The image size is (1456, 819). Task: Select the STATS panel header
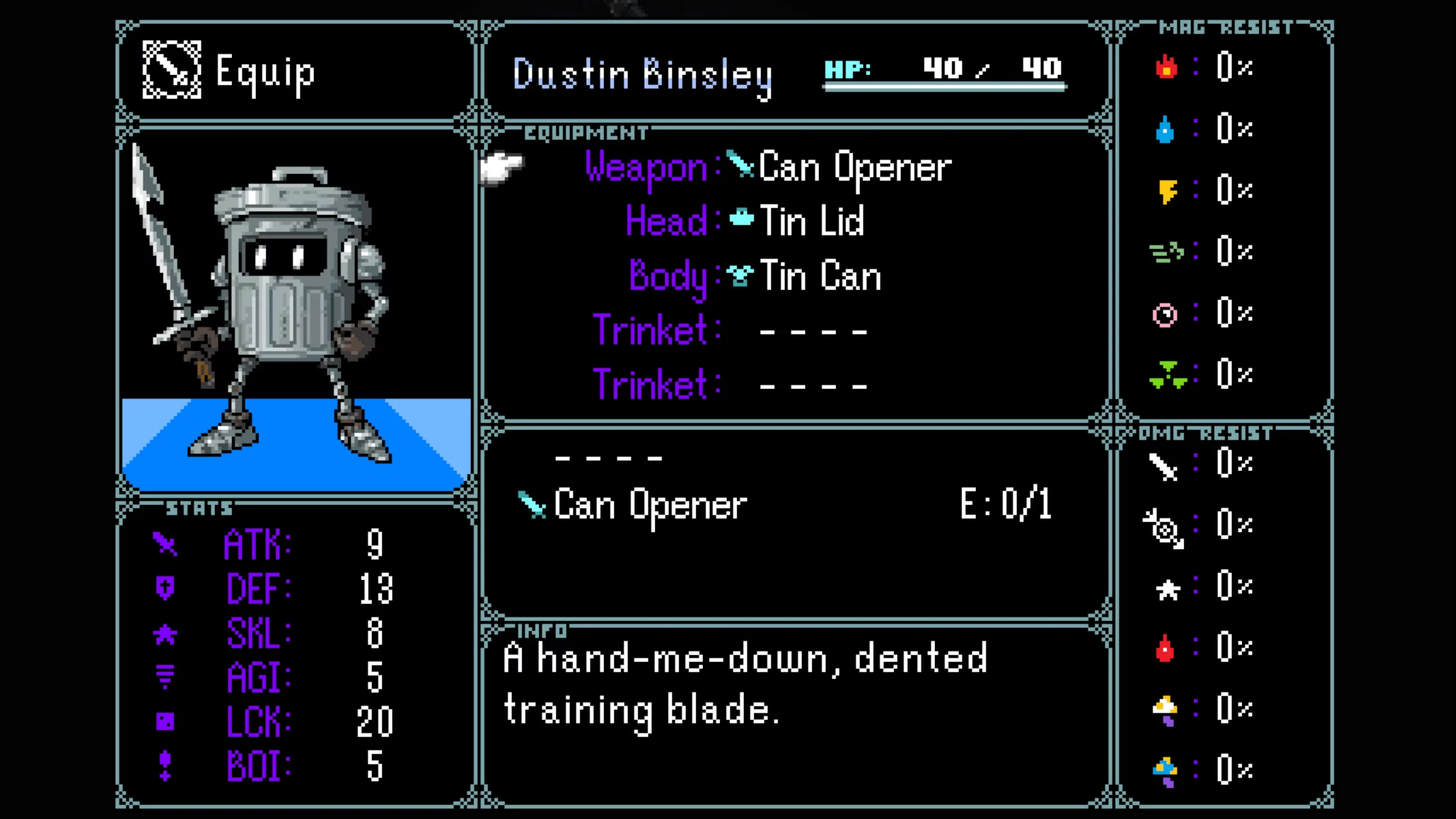[198, 508]
